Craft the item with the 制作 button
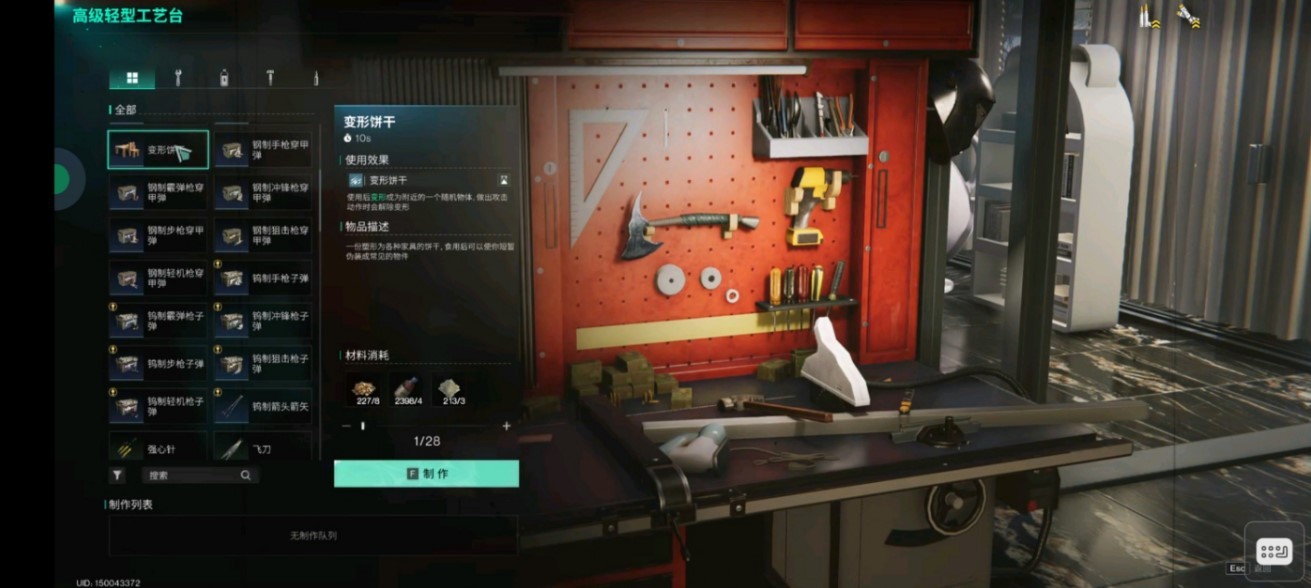Viewport: 1311px width, 588px height. 426,474
